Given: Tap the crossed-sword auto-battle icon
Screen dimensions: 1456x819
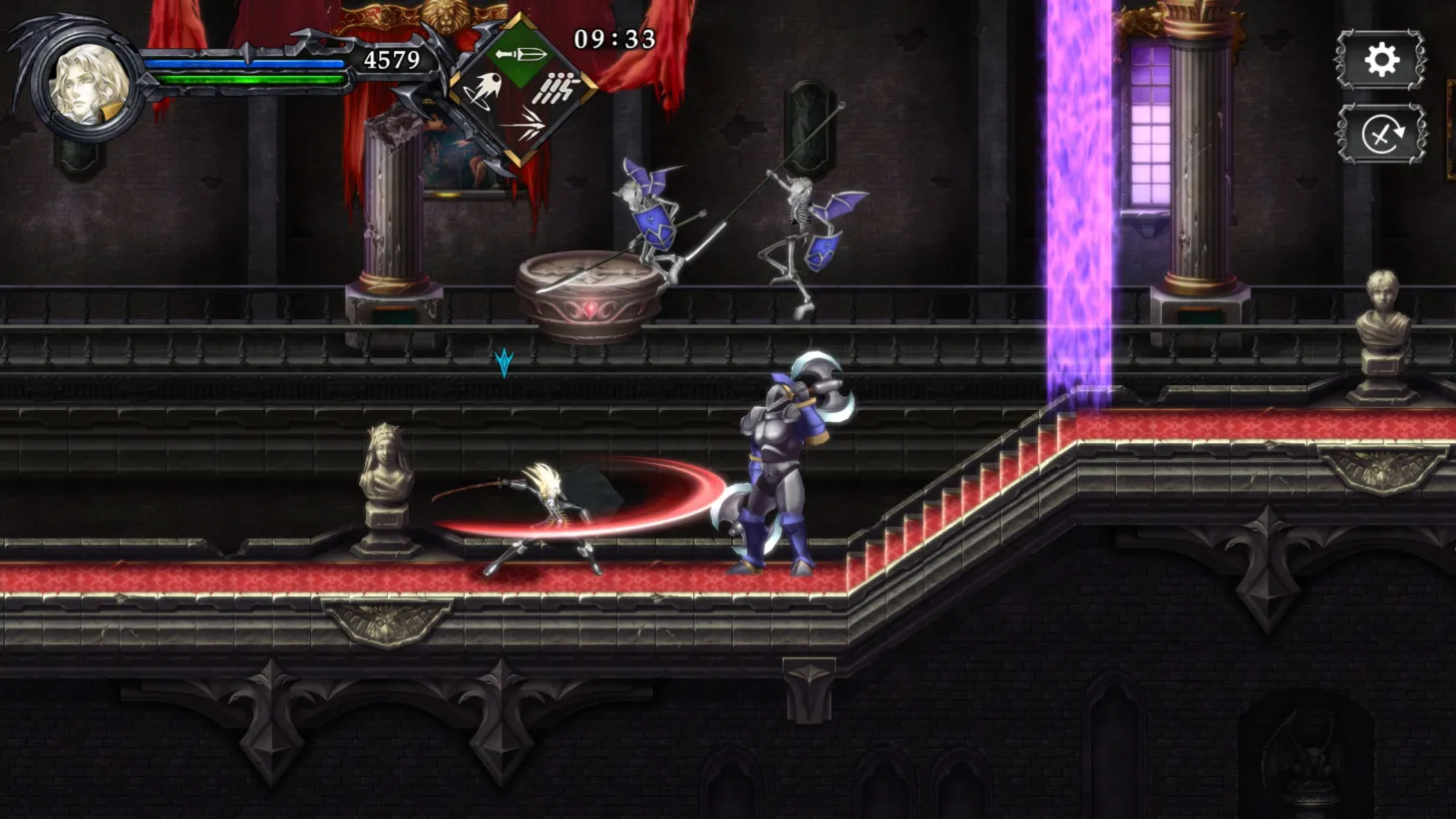Looking at the screenshot, I should [x=1381, y=133].
